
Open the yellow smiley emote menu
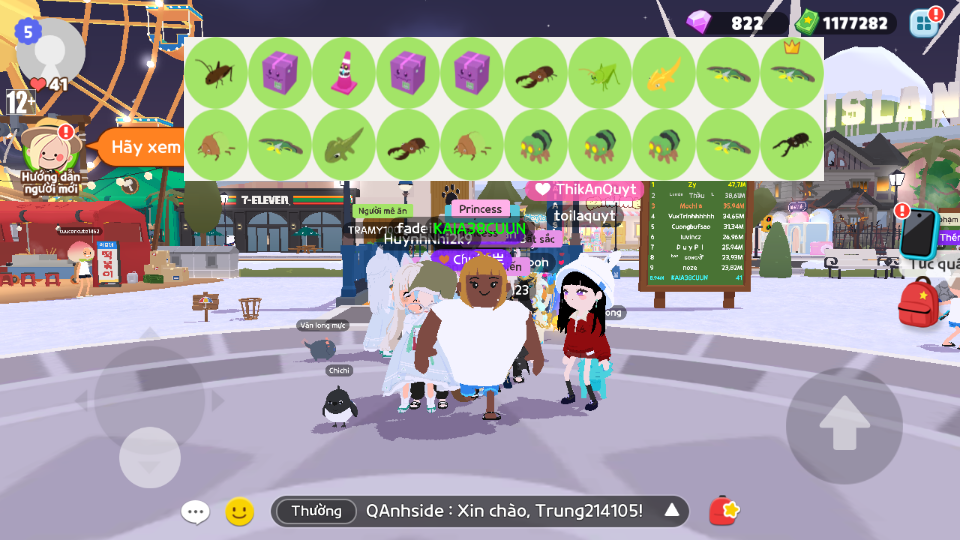[239, 512]
